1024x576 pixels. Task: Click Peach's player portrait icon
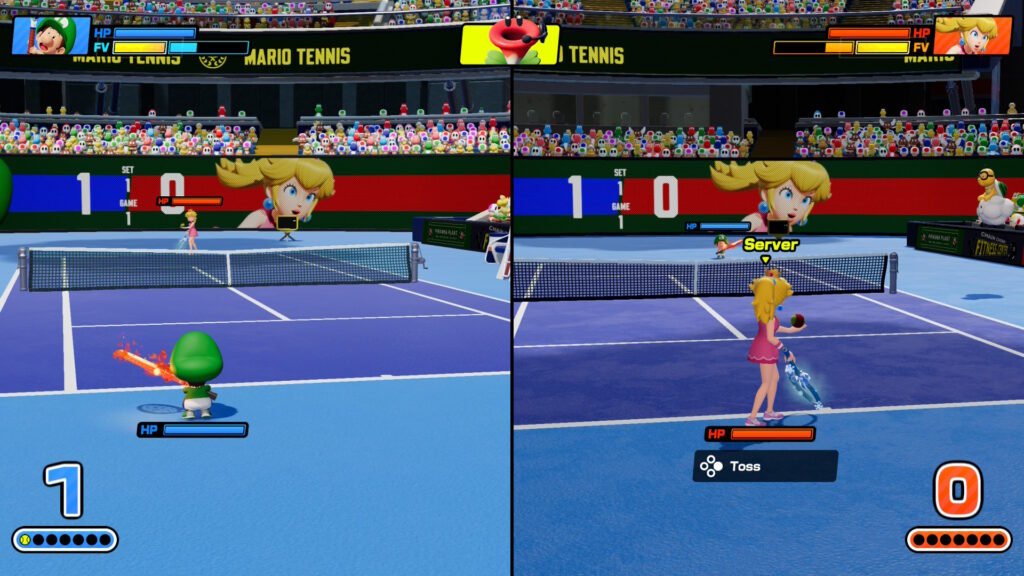pyautogui.click(x=972, y=35)
